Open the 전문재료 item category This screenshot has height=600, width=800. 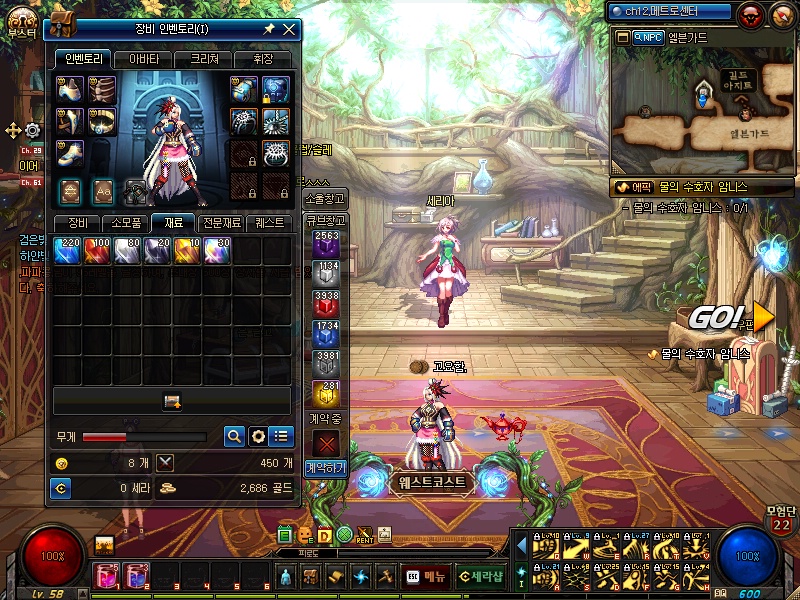click(221, 222)
